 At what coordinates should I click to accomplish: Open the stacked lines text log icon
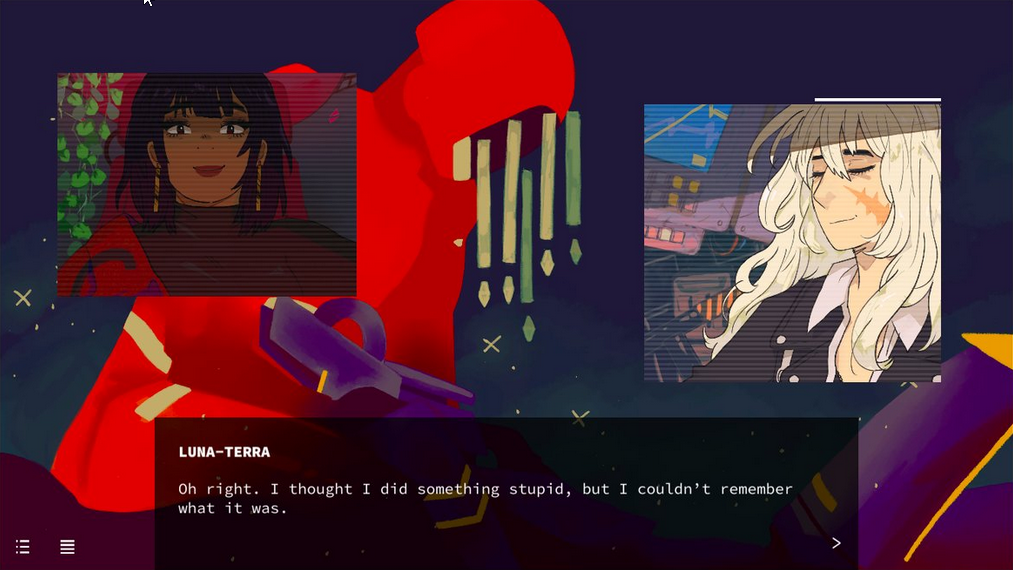(x=67, y=547)
